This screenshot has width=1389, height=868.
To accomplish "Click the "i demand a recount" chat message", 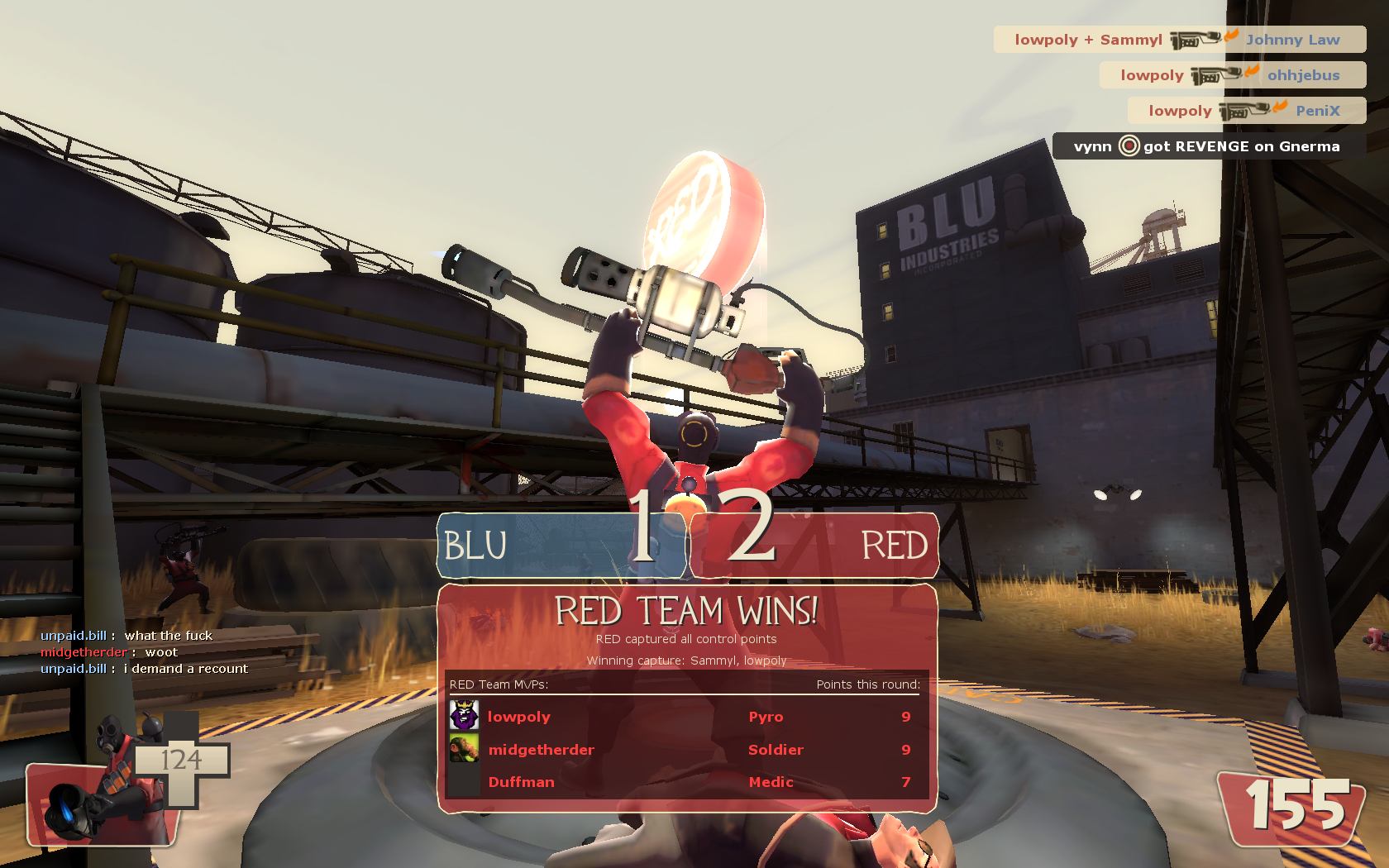I will [x=145, y=669].
